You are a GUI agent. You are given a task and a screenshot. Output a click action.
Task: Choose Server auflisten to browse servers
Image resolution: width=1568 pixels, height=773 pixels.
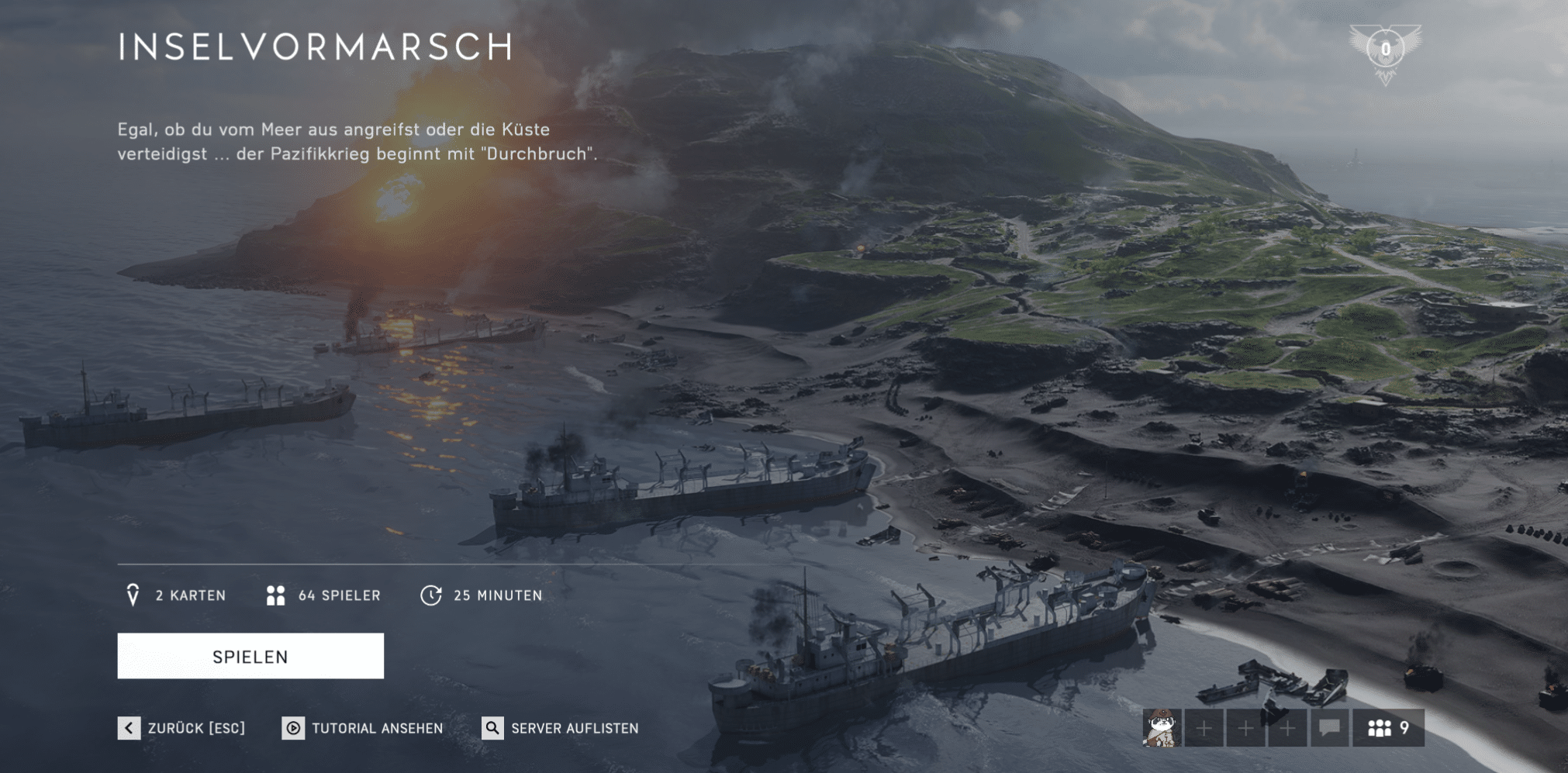561,728
